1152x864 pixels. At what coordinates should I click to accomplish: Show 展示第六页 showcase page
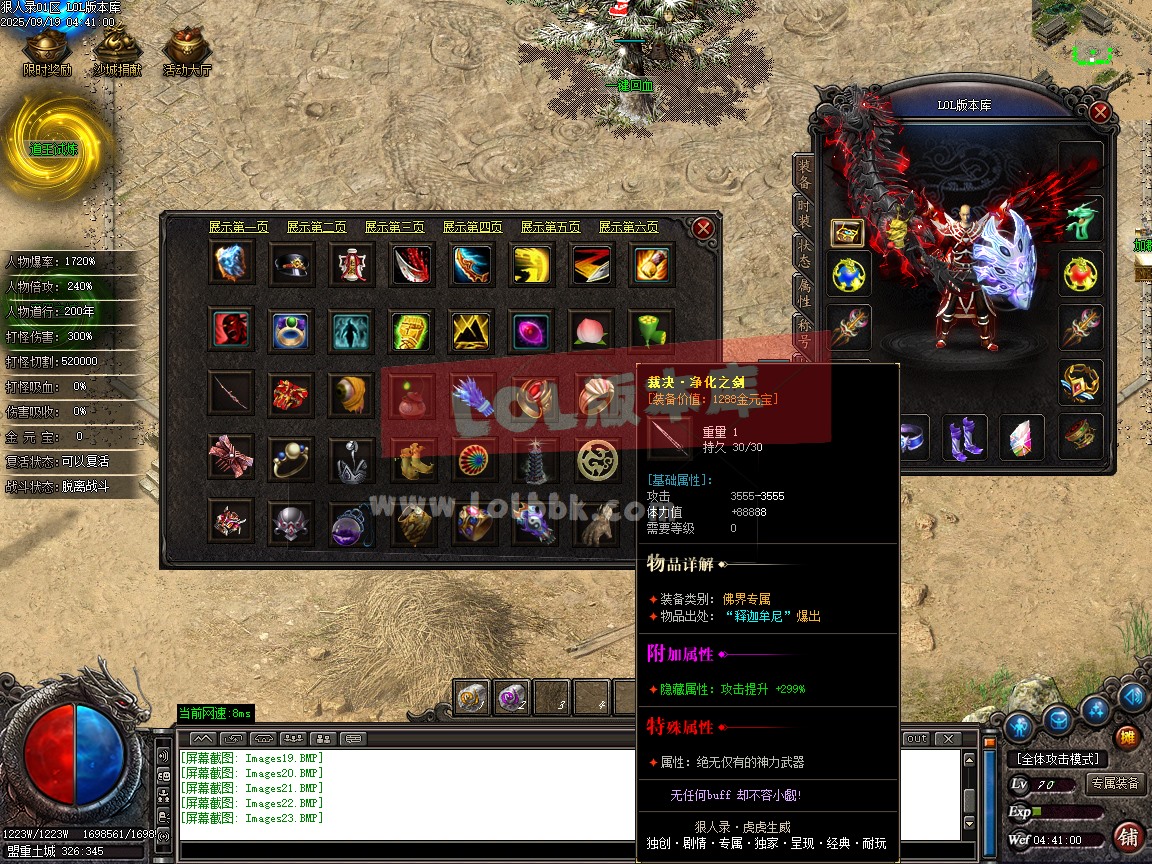(x=628, y=228)
